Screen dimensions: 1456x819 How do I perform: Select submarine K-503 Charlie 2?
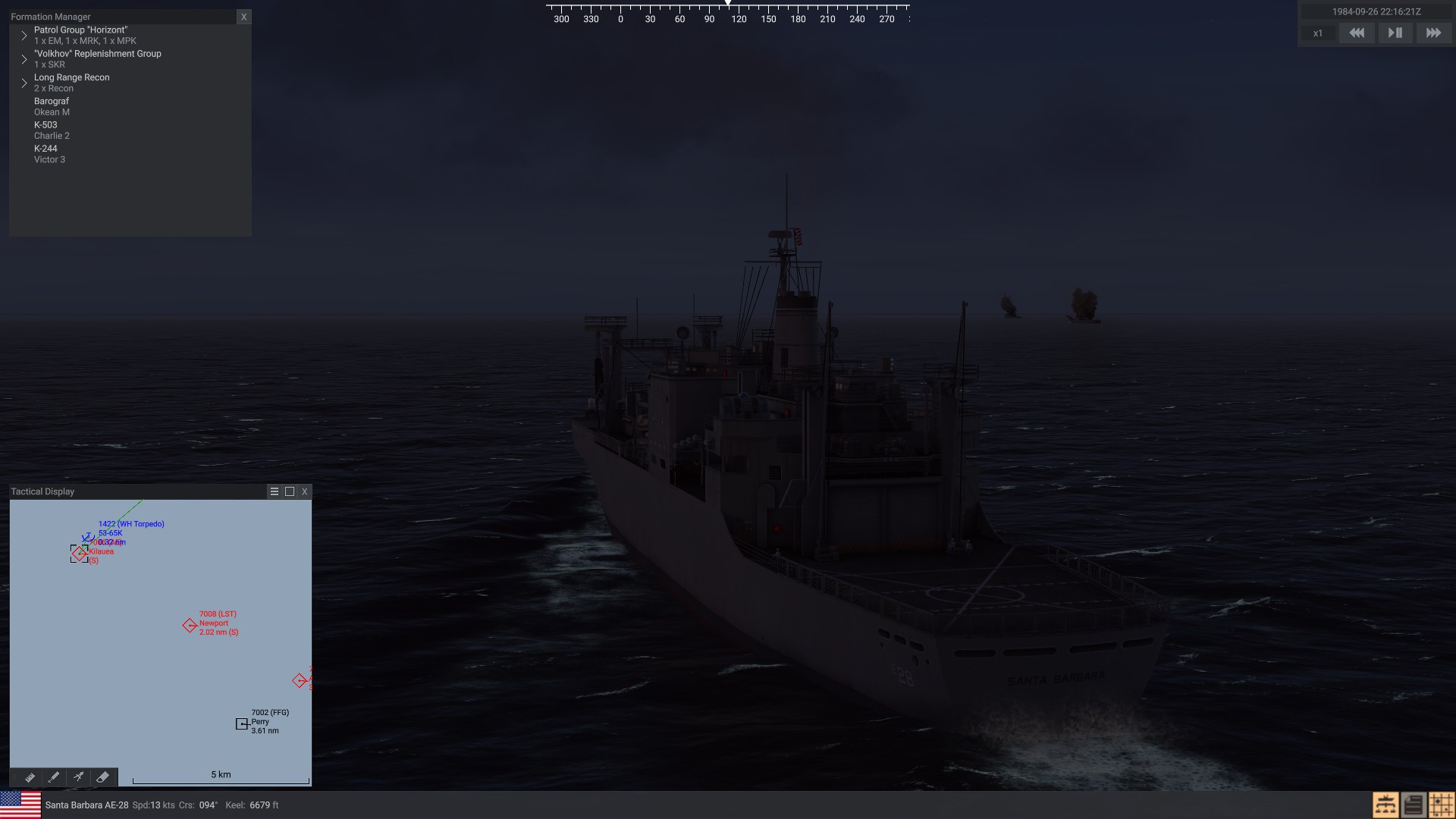tap(52, 130)
